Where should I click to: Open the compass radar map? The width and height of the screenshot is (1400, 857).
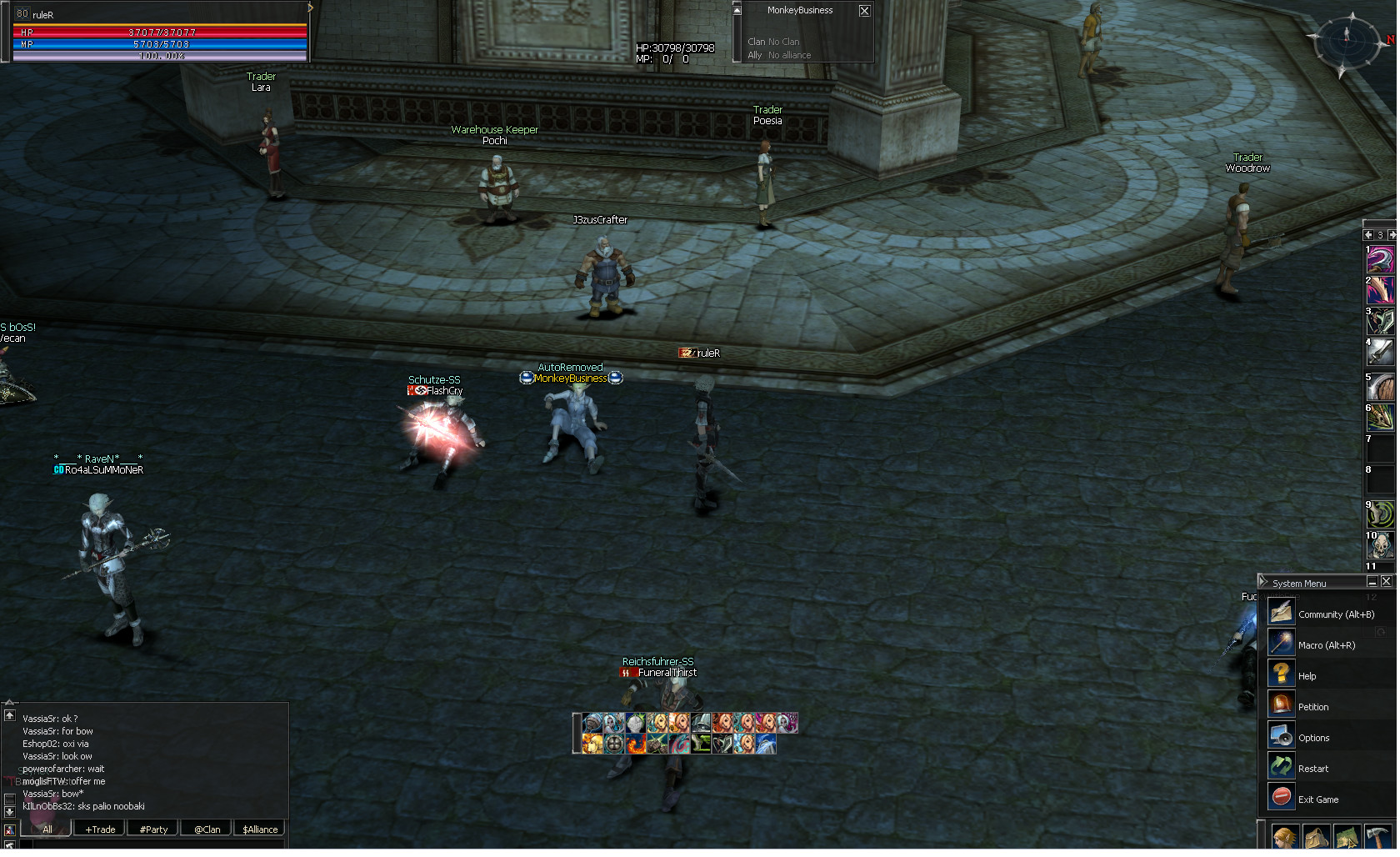point(1346,39)
